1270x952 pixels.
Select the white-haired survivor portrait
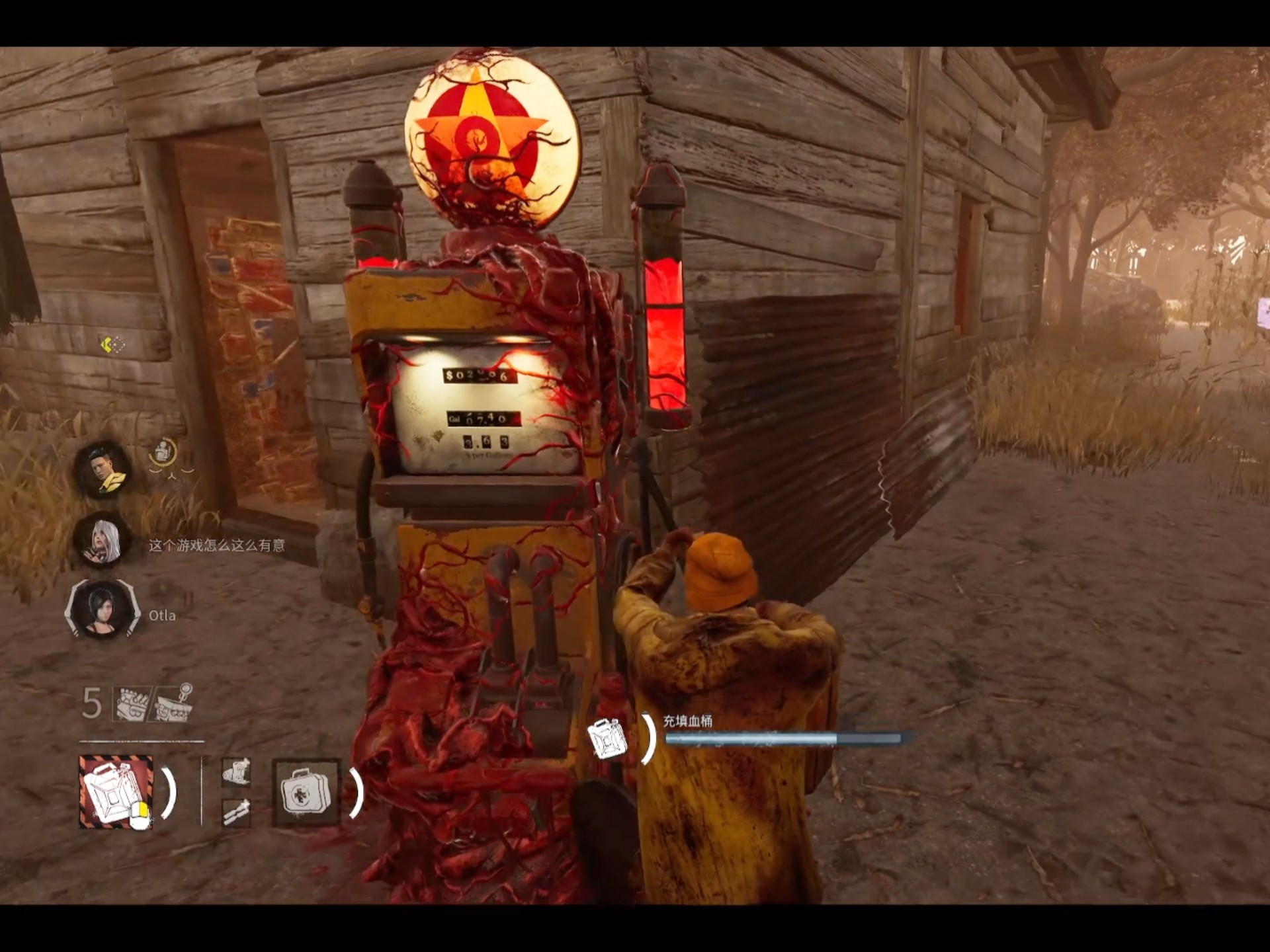104,542
